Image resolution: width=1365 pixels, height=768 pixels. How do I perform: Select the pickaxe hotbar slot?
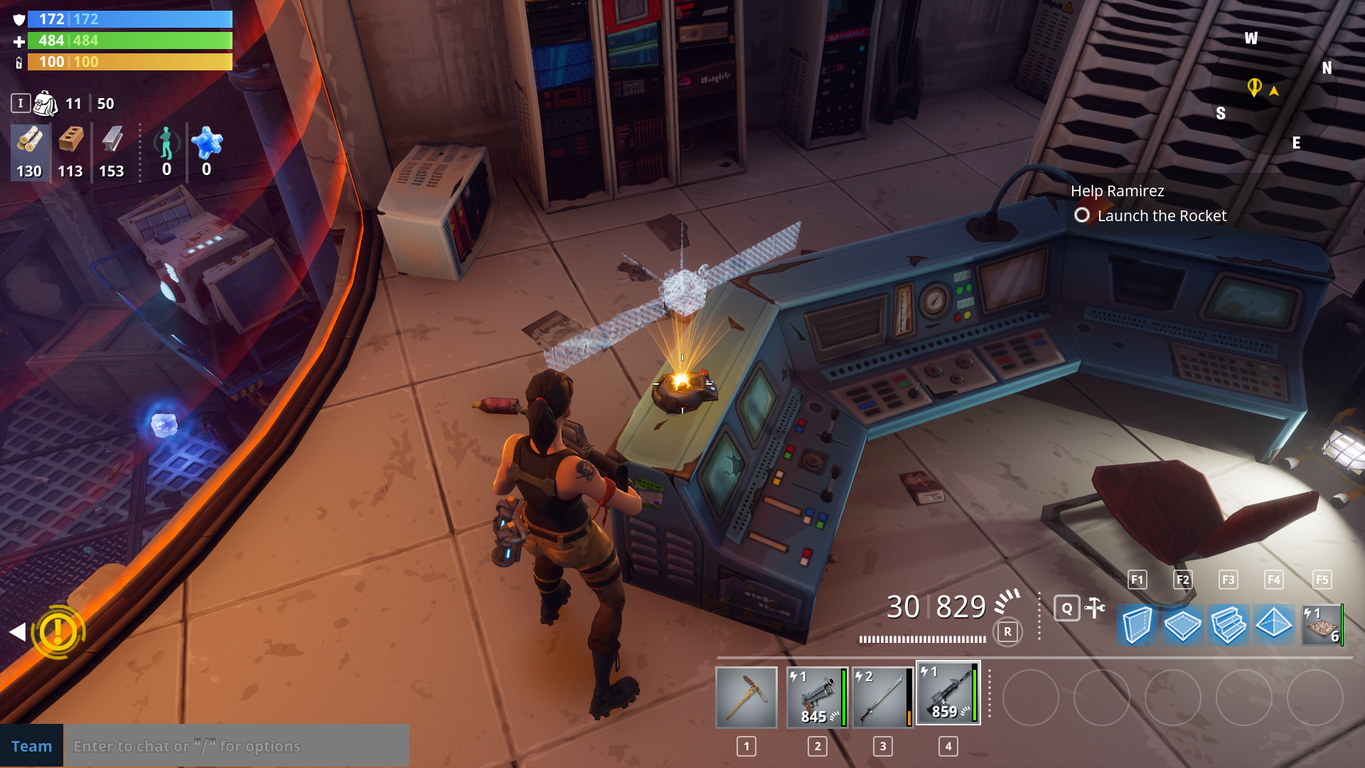[x=746, y=697]
